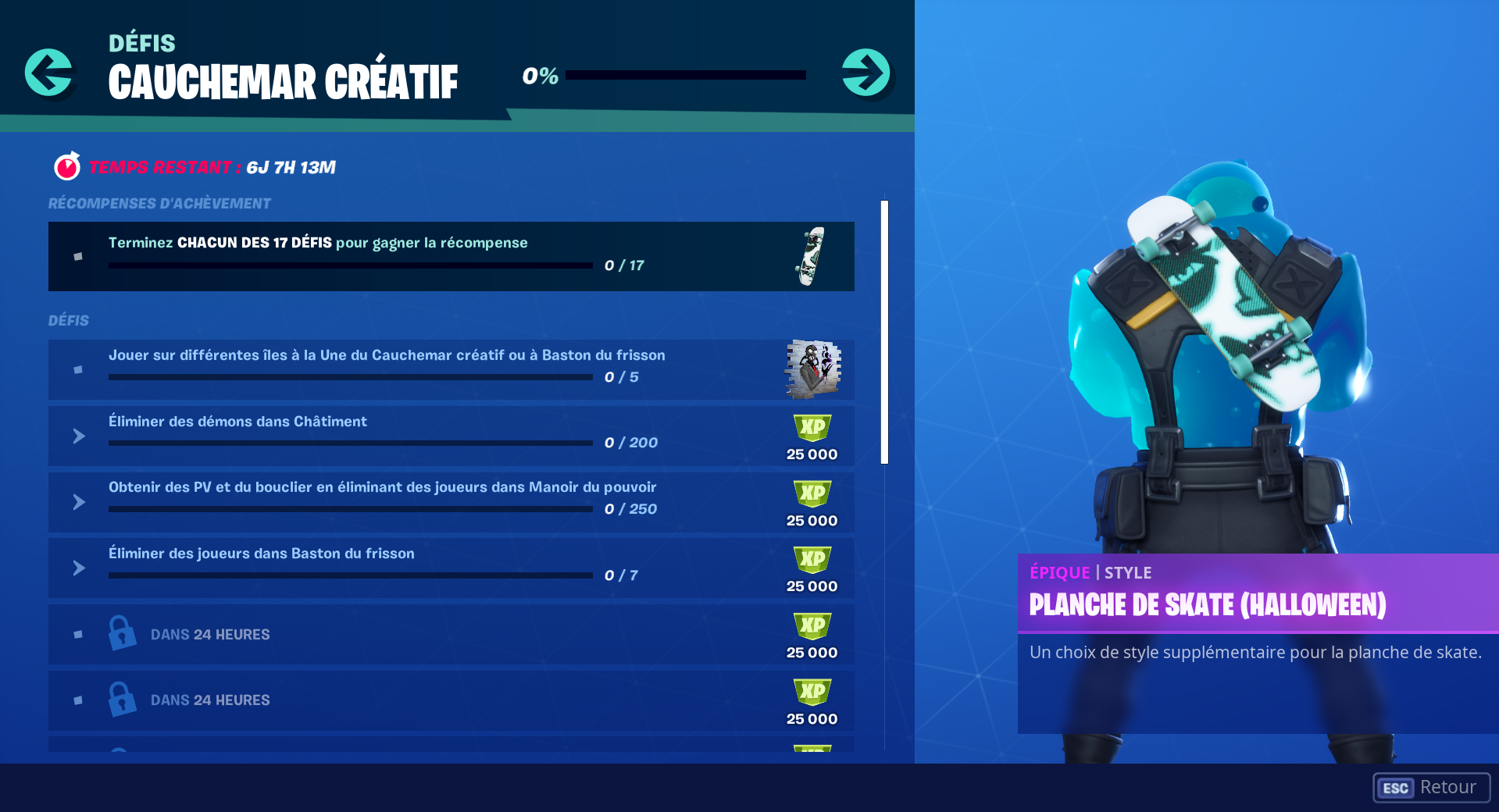The image size is (1499, 812).
Task: Click the XP badge next to Baston du frisson challenge
Action: pyautogui.click(x=812, y=558)
